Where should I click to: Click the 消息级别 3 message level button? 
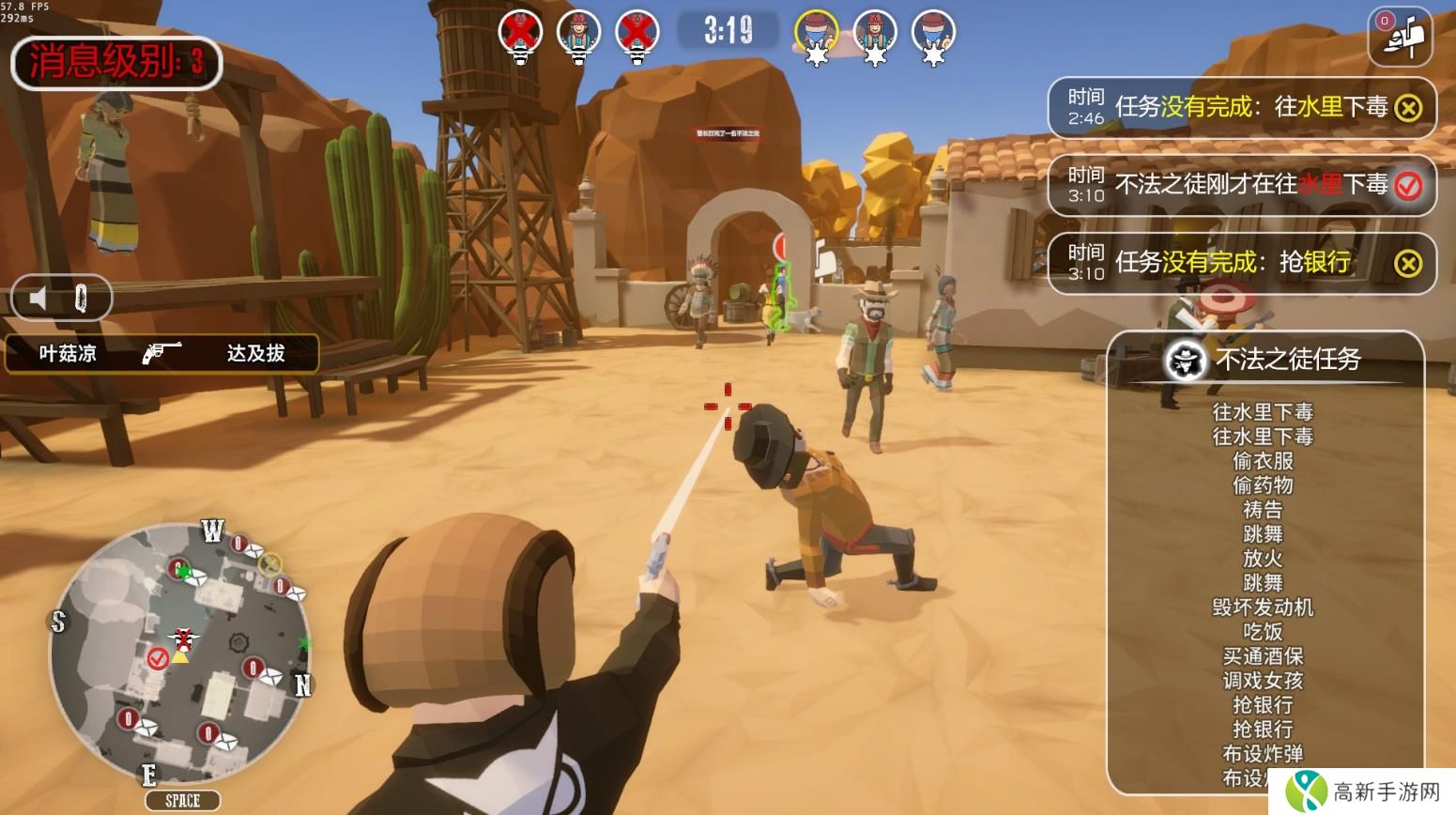[x=115, y=62]
